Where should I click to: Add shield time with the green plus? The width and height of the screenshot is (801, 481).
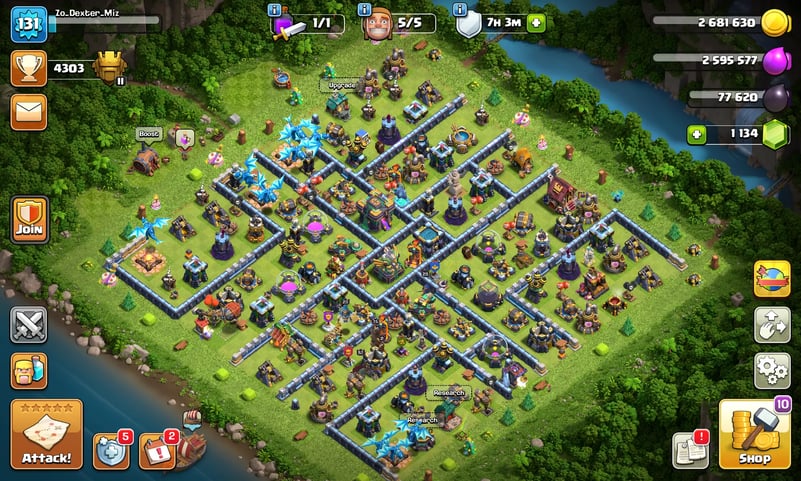536,23
